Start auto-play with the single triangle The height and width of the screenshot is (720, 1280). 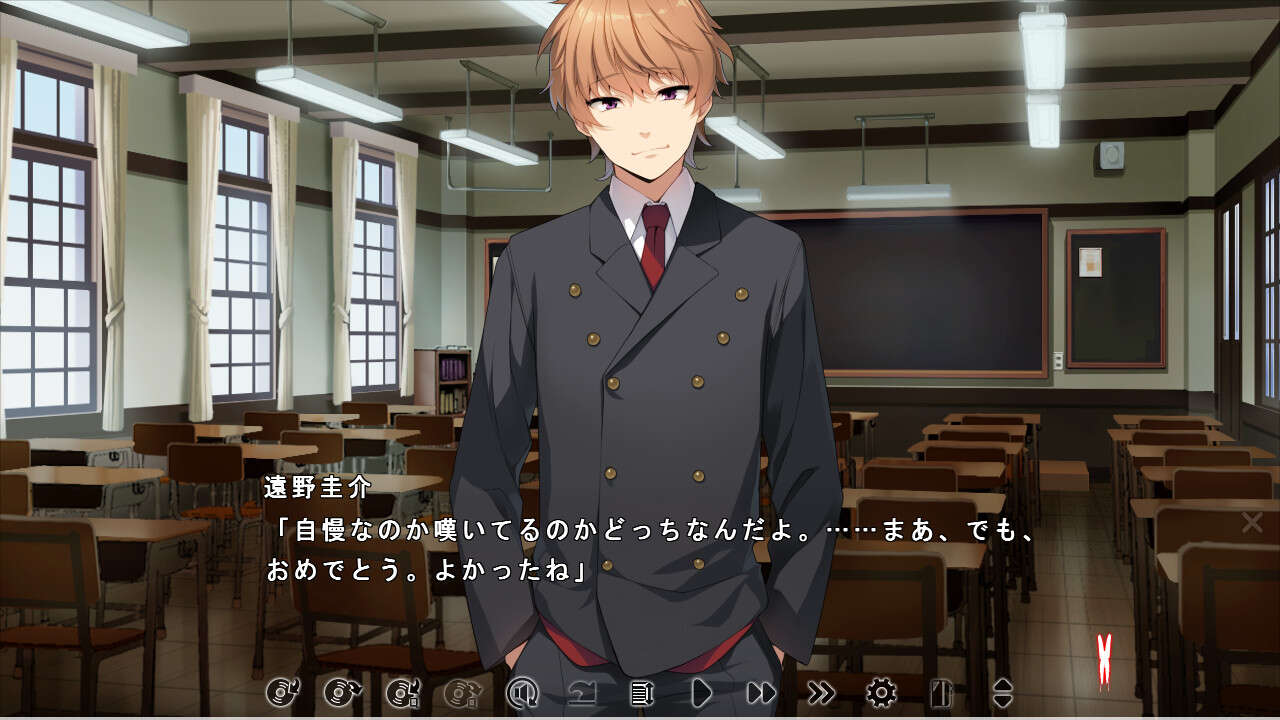702,692
